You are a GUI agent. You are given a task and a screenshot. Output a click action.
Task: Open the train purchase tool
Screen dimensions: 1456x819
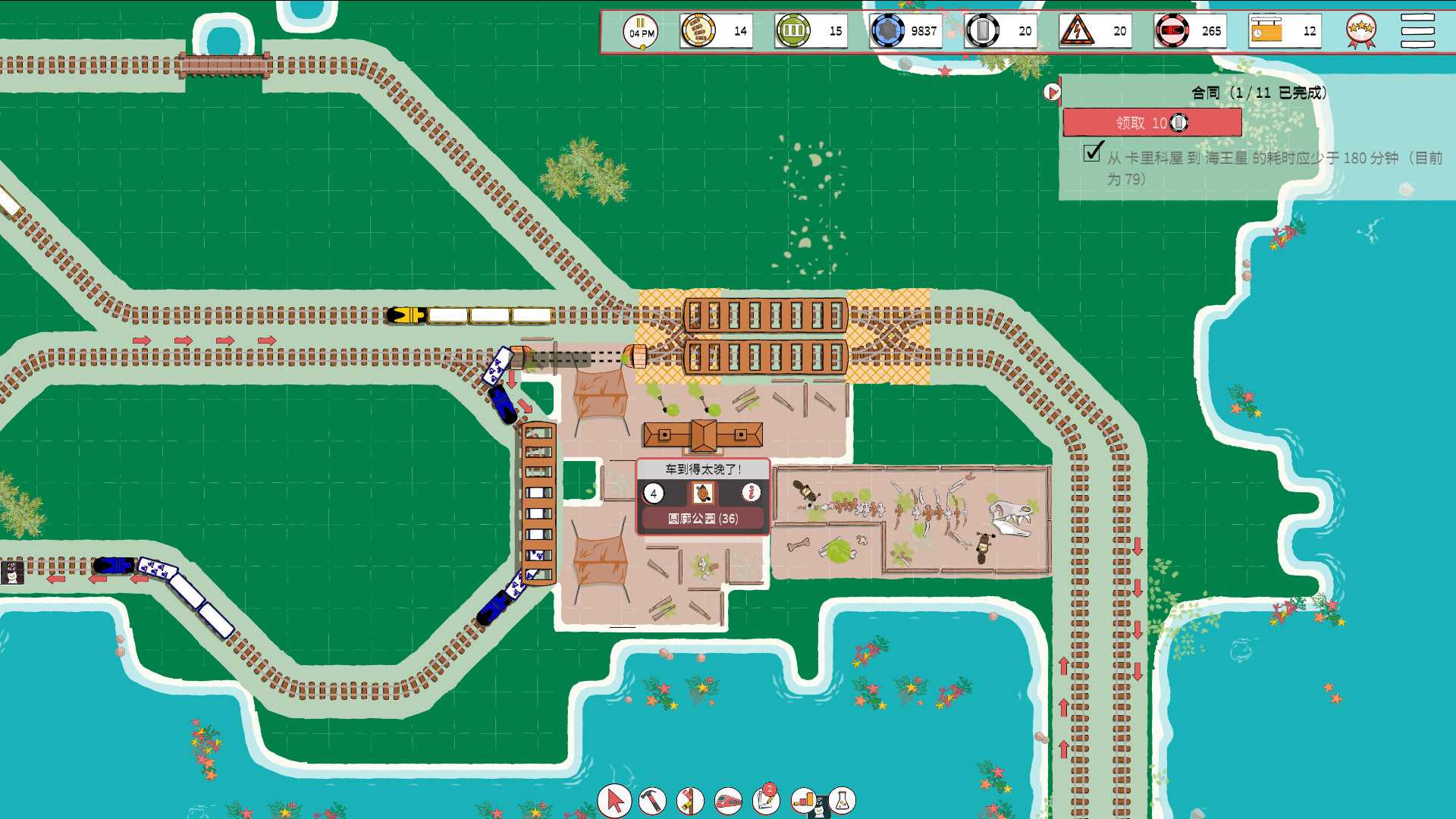(728, 801)
